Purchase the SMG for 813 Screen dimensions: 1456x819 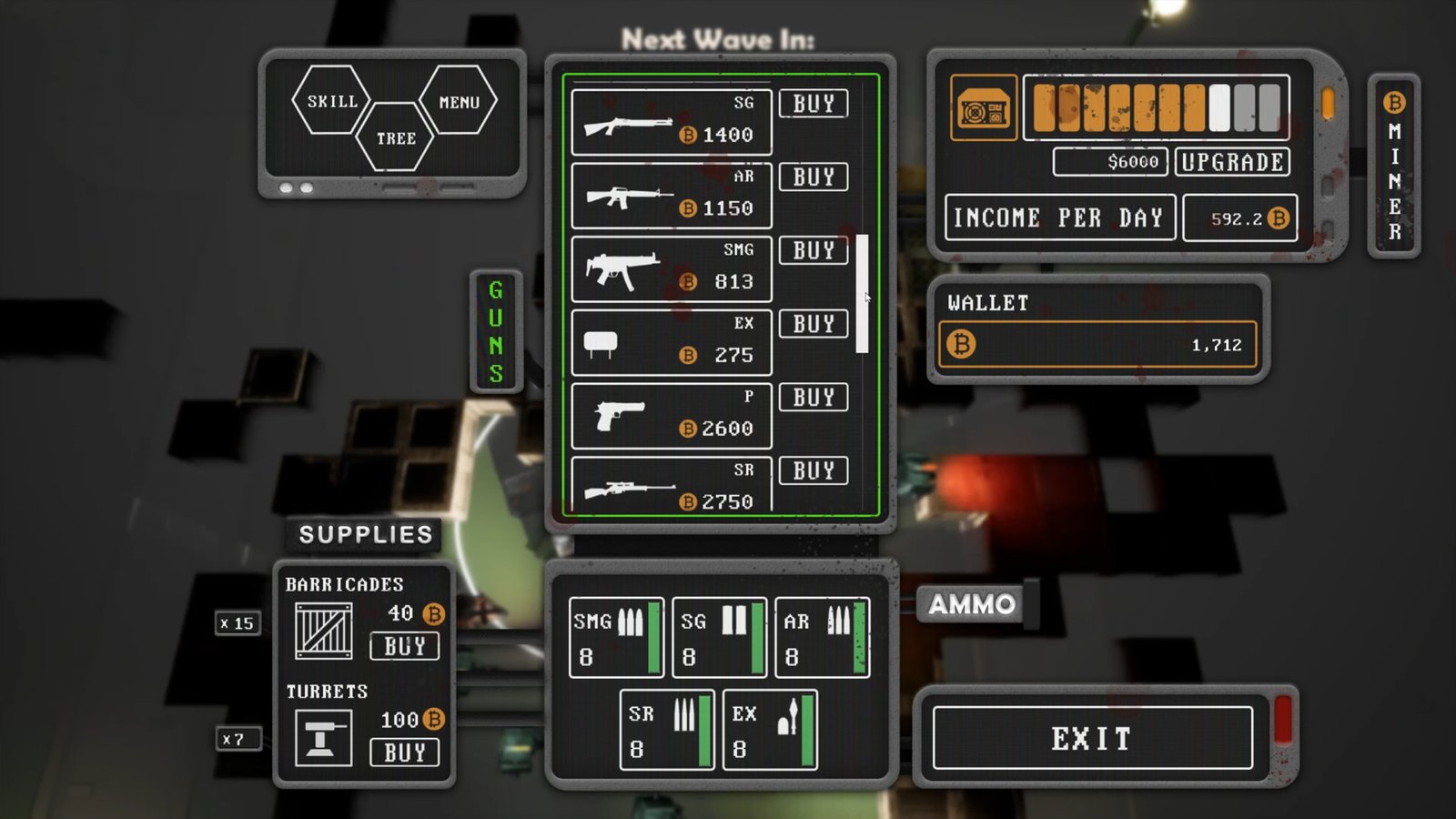point(814,251)
